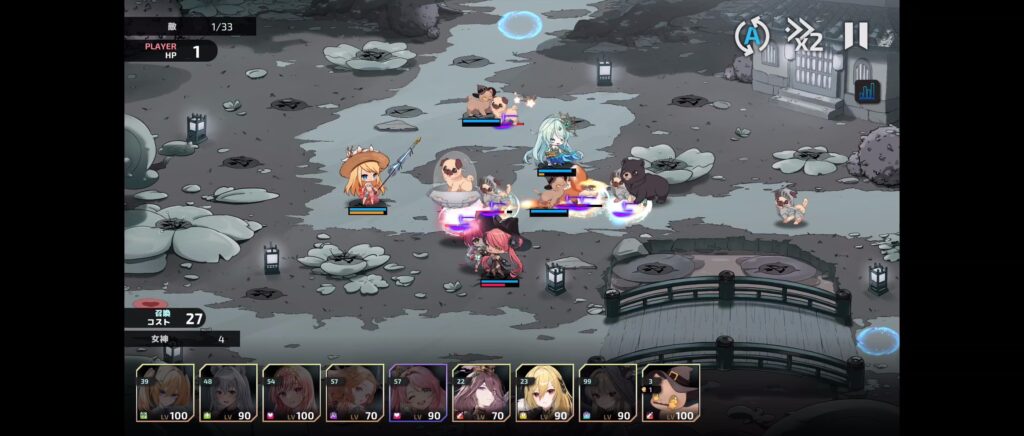Viewport: 1024px width, 436px height.
Task: Toggle the auto-battle button
Action: point(751,36)
